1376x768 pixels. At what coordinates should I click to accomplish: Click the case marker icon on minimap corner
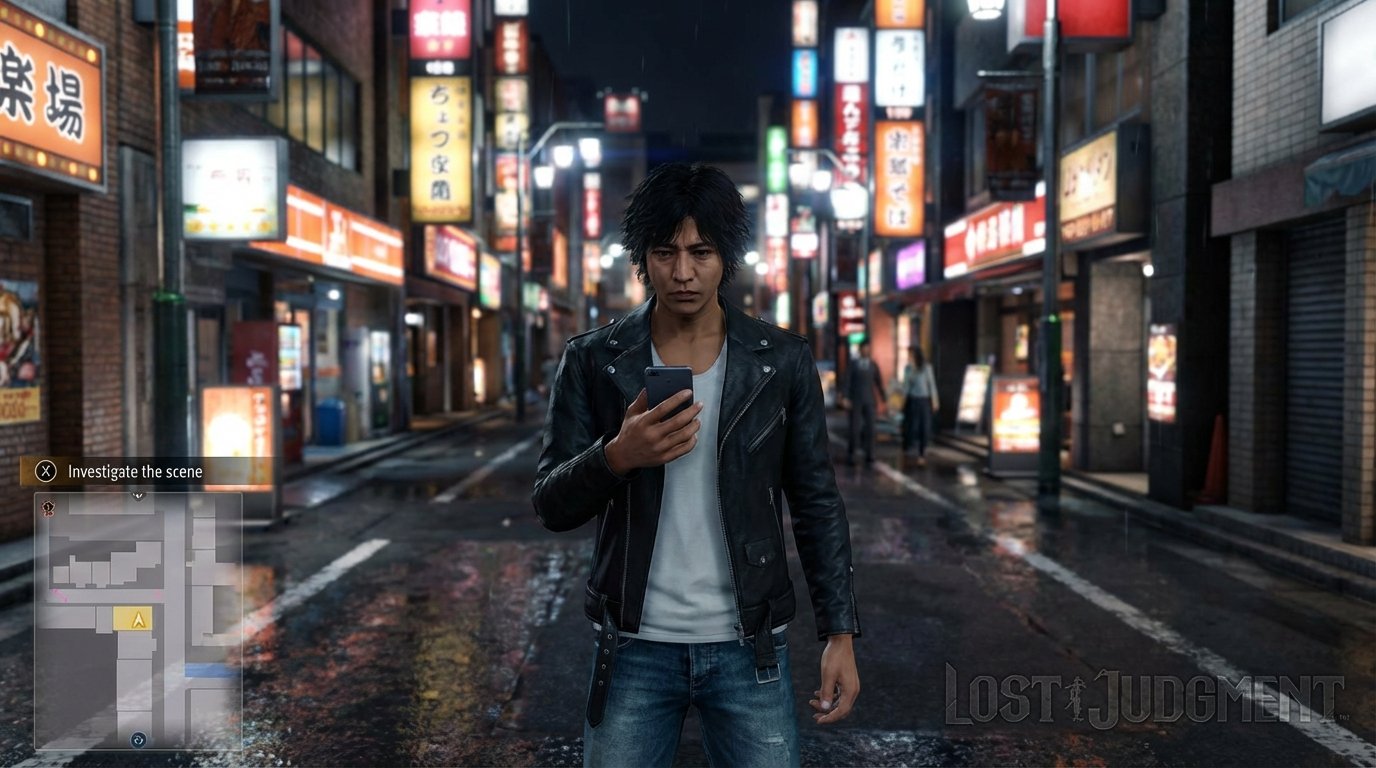(48, 507)
